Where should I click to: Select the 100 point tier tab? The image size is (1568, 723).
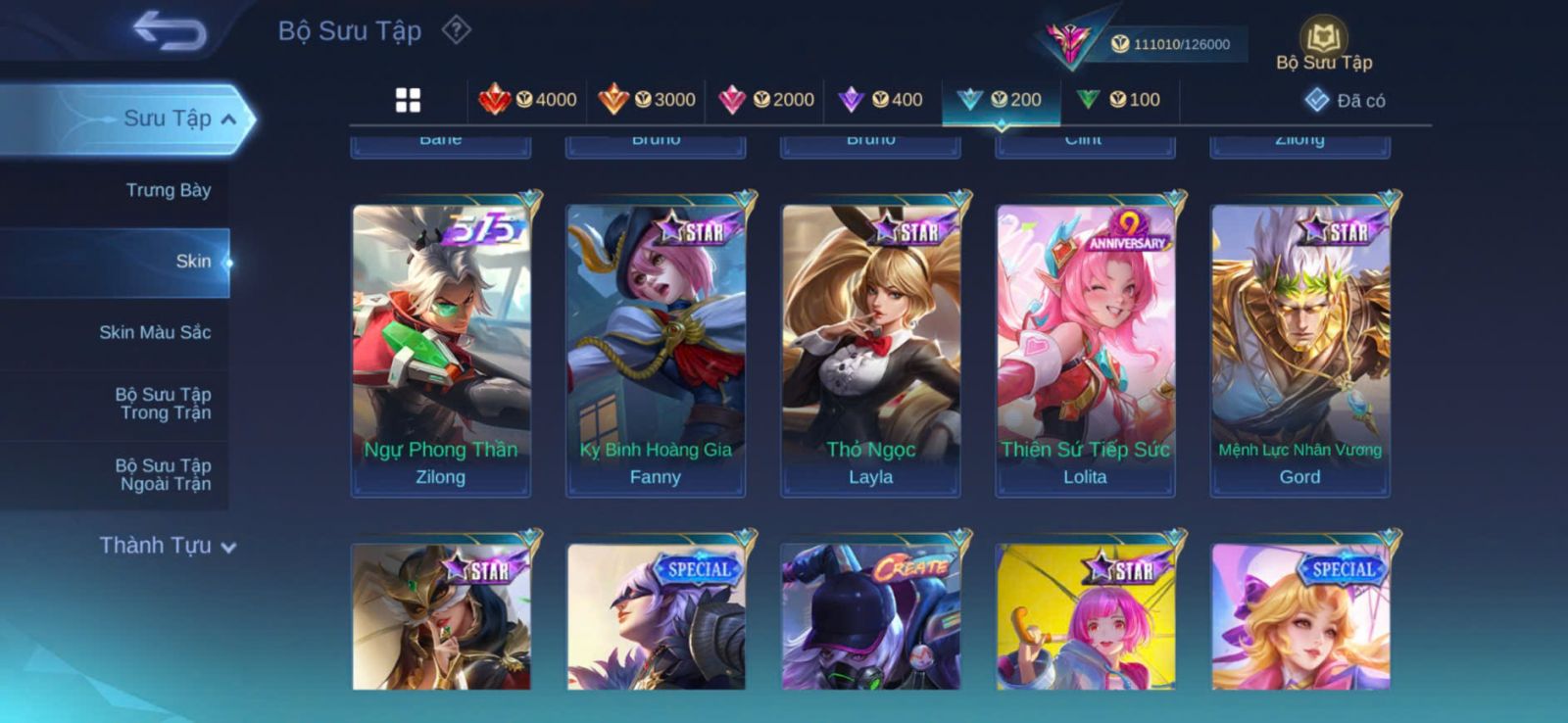(x=1119, y=100)
